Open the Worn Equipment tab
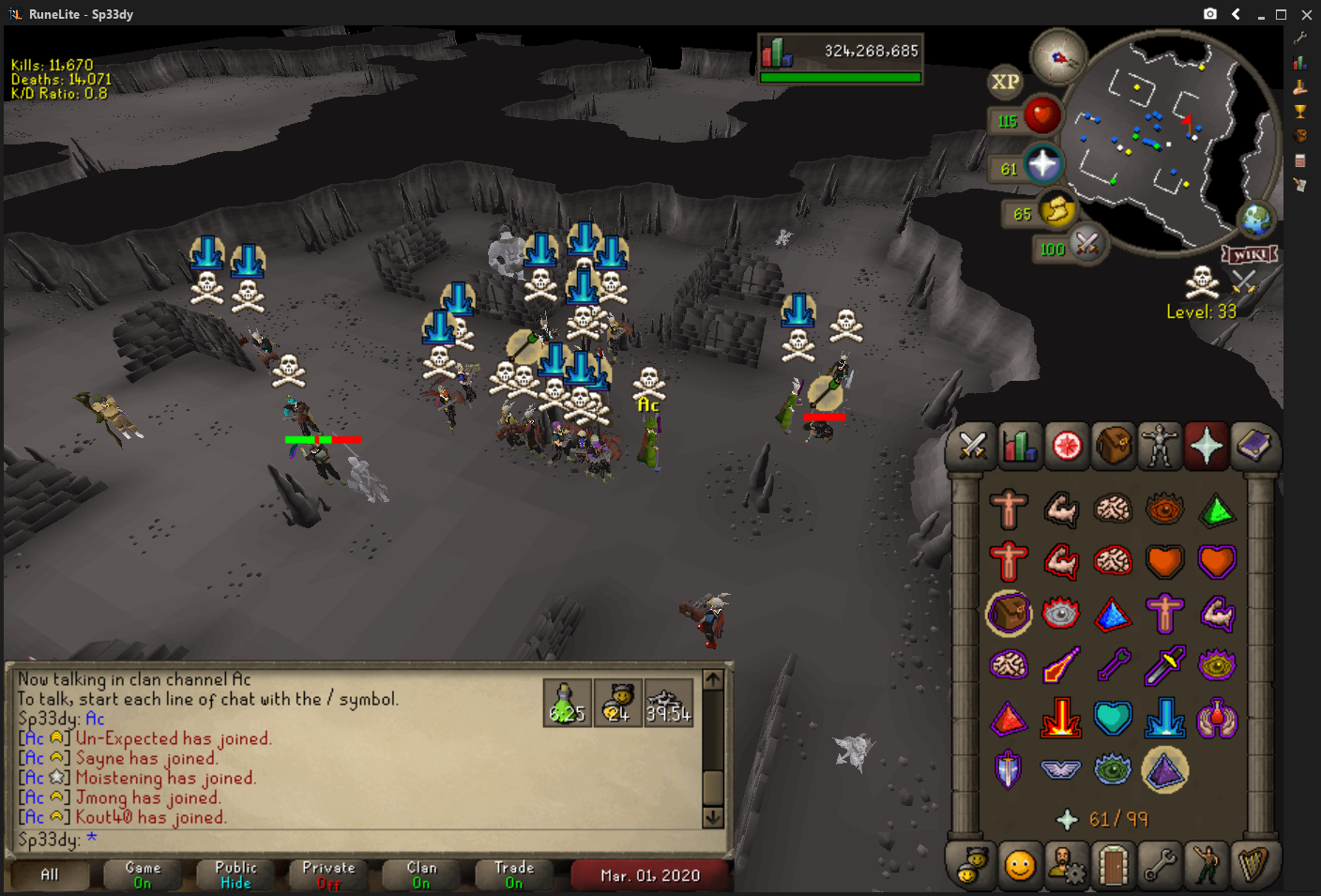The width and height of the screenshot is (1321, 896). (x=1160, y=447)
